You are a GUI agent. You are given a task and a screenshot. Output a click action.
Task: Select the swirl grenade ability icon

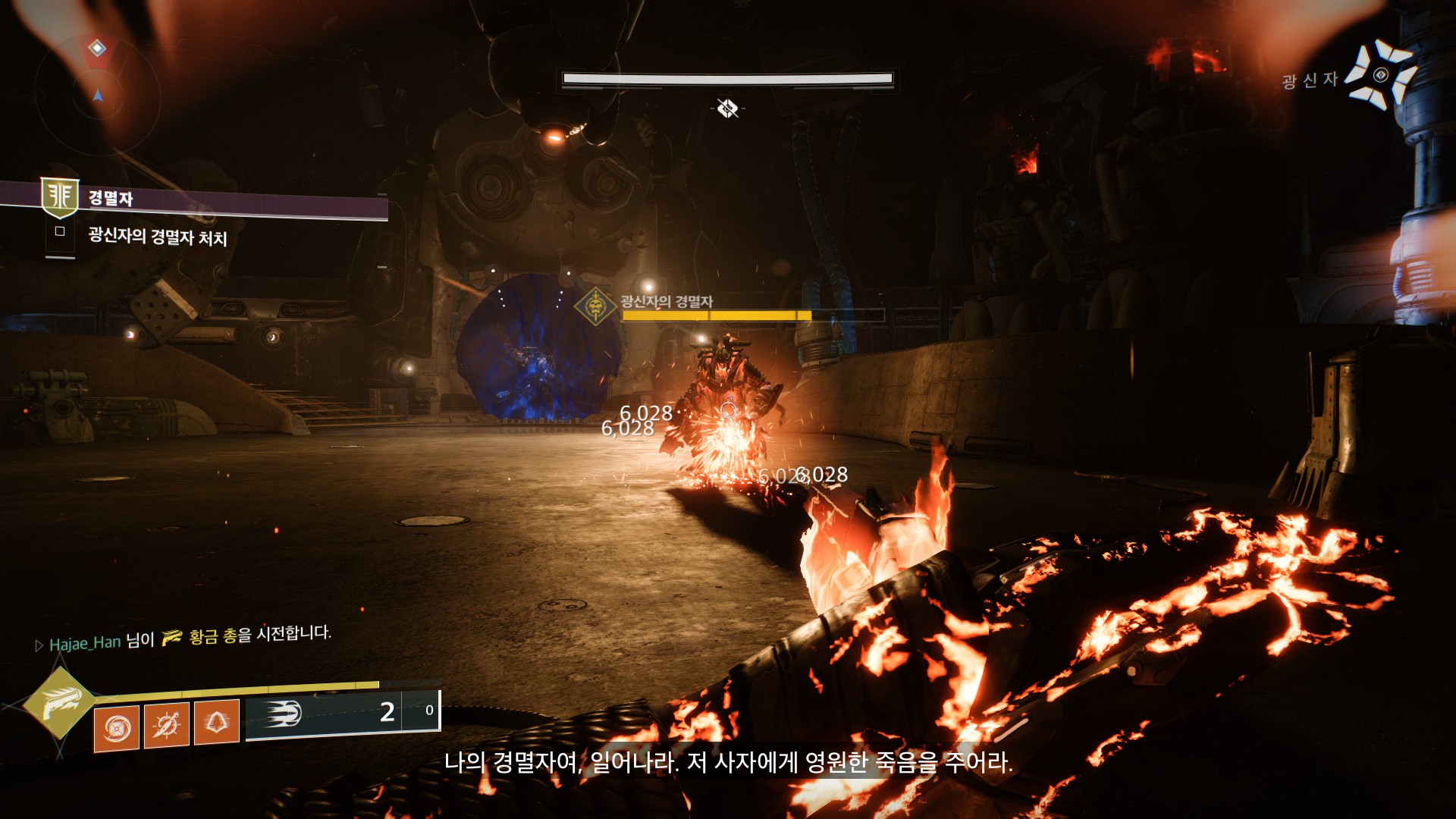coord(117,728)
